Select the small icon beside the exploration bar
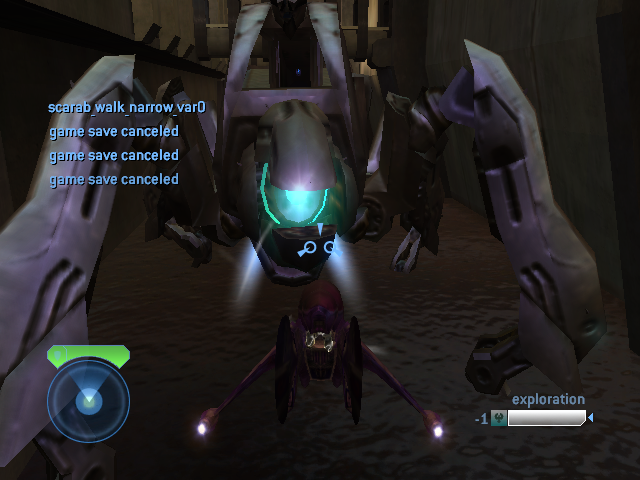Image resolution: width=640 pixels, height=480 pixels. (498, 419)
